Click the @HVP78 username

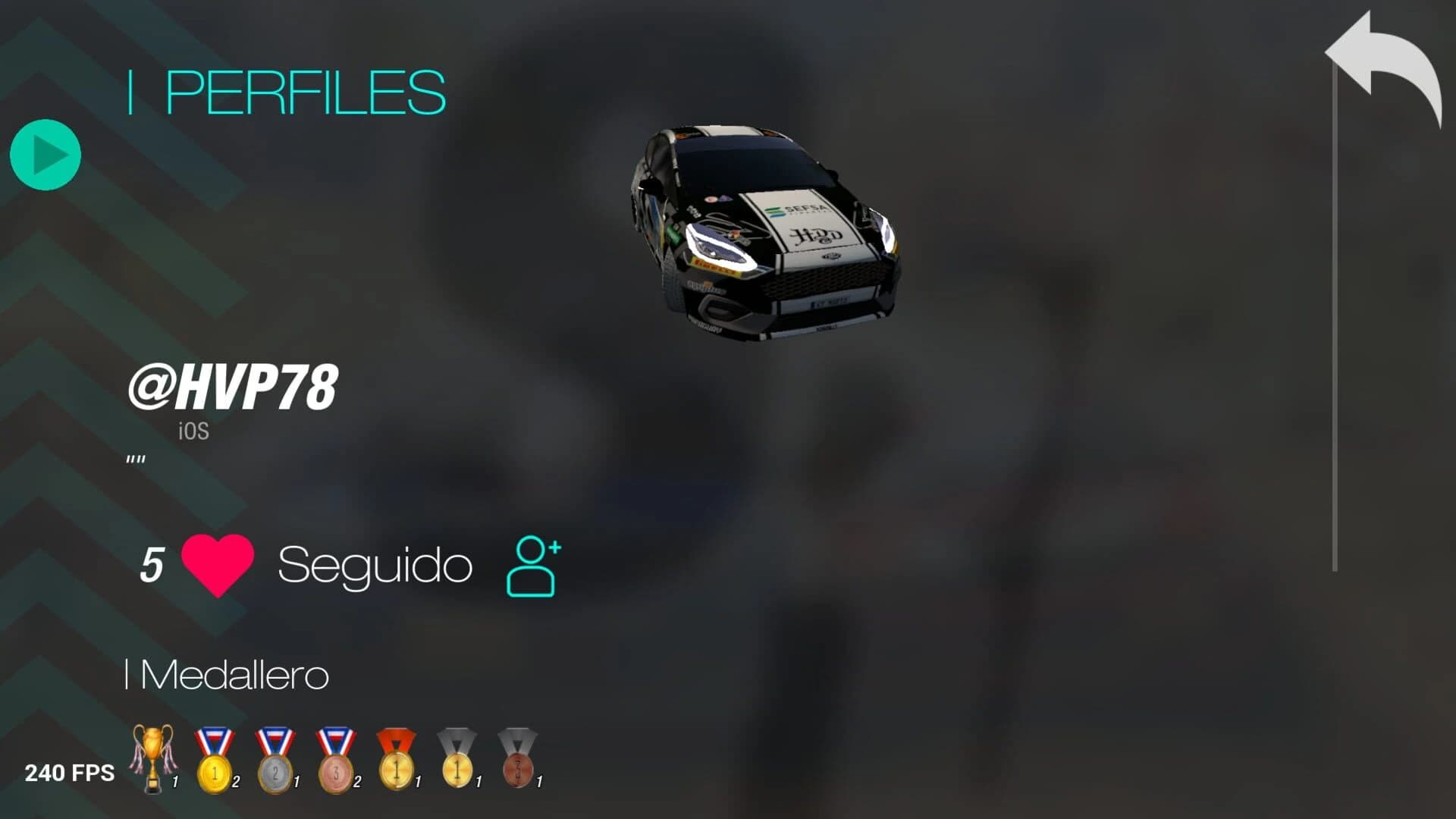(237, 388)
